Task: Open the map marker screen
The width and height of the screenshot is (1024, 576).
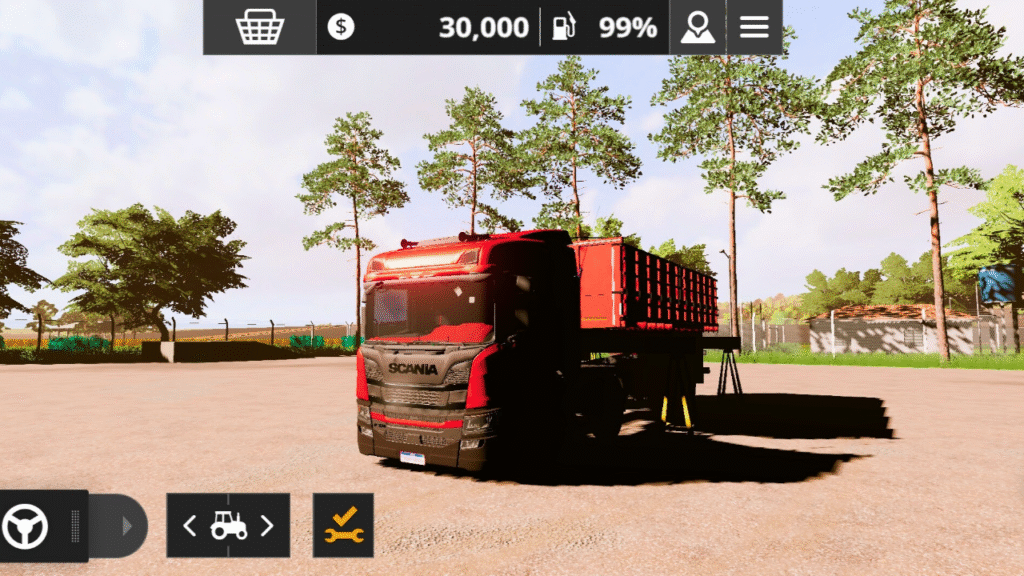Action: coord(697,27)
